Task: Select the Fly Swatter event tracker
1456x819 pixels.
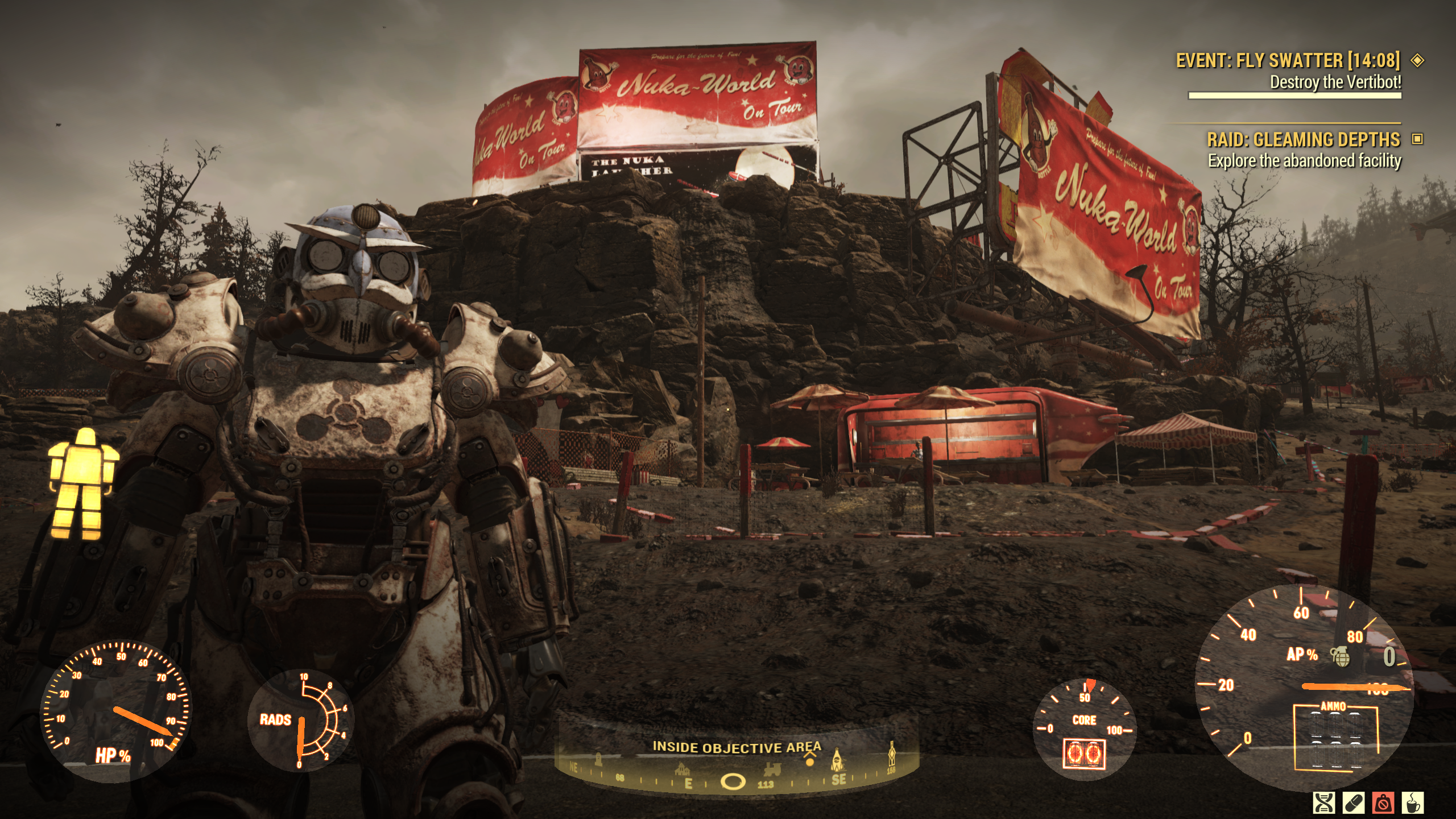Action: point(1288,60)
